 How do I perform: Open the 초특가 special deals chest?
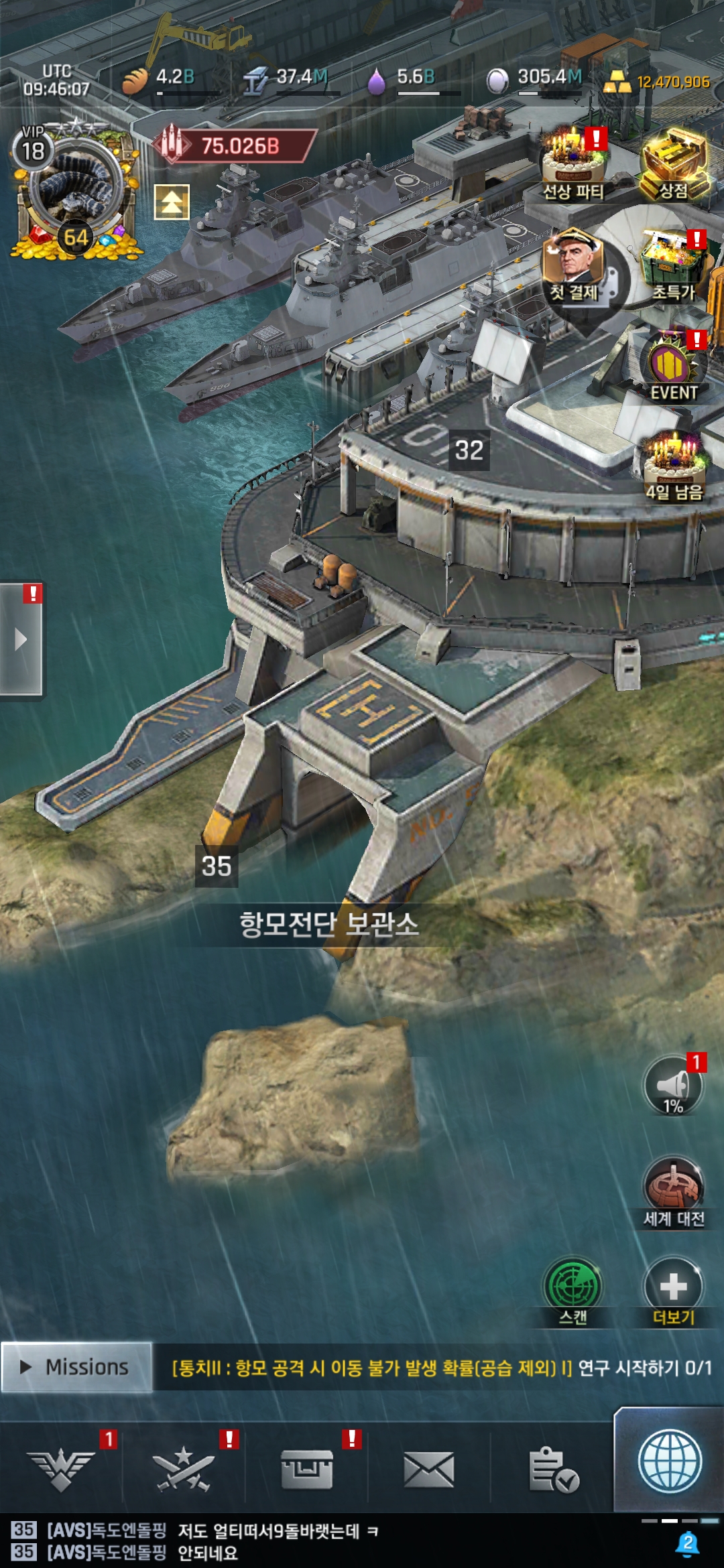click(674, 265)
